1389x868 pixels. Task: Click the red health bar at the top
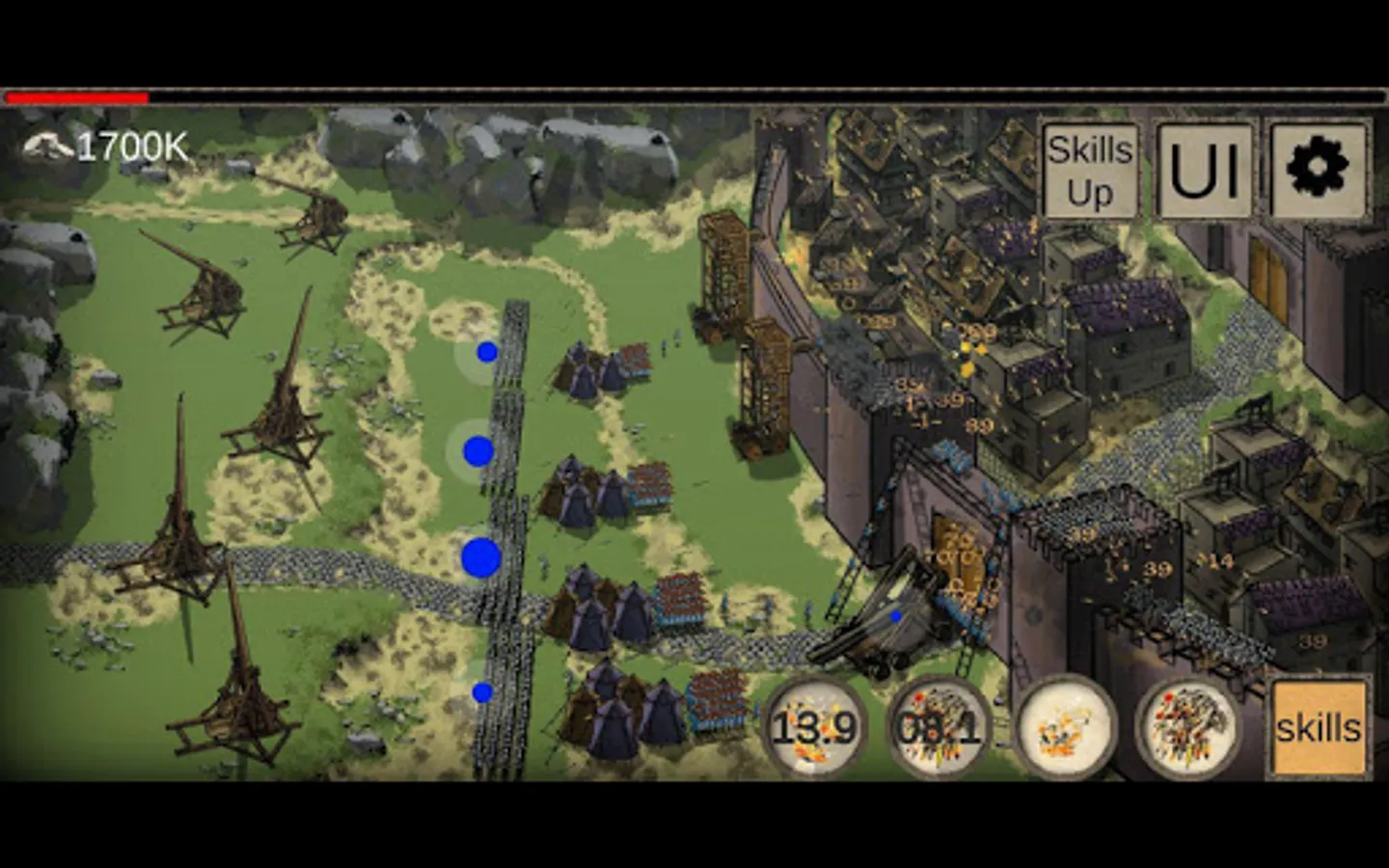pyautogui.click(x=77, y=96)
